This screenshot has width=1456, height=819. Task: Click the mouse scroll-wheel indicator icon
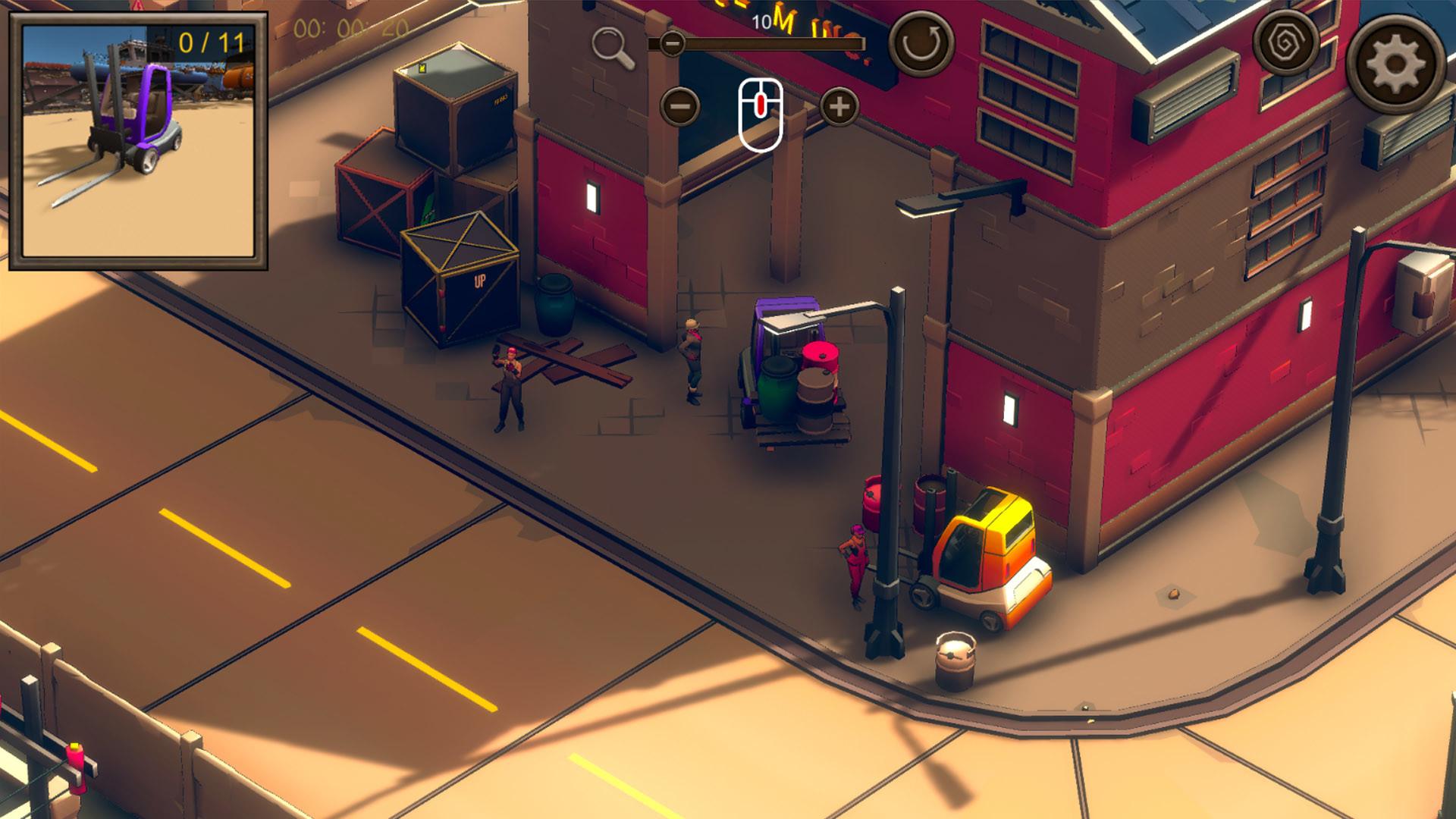pos(761,112)
